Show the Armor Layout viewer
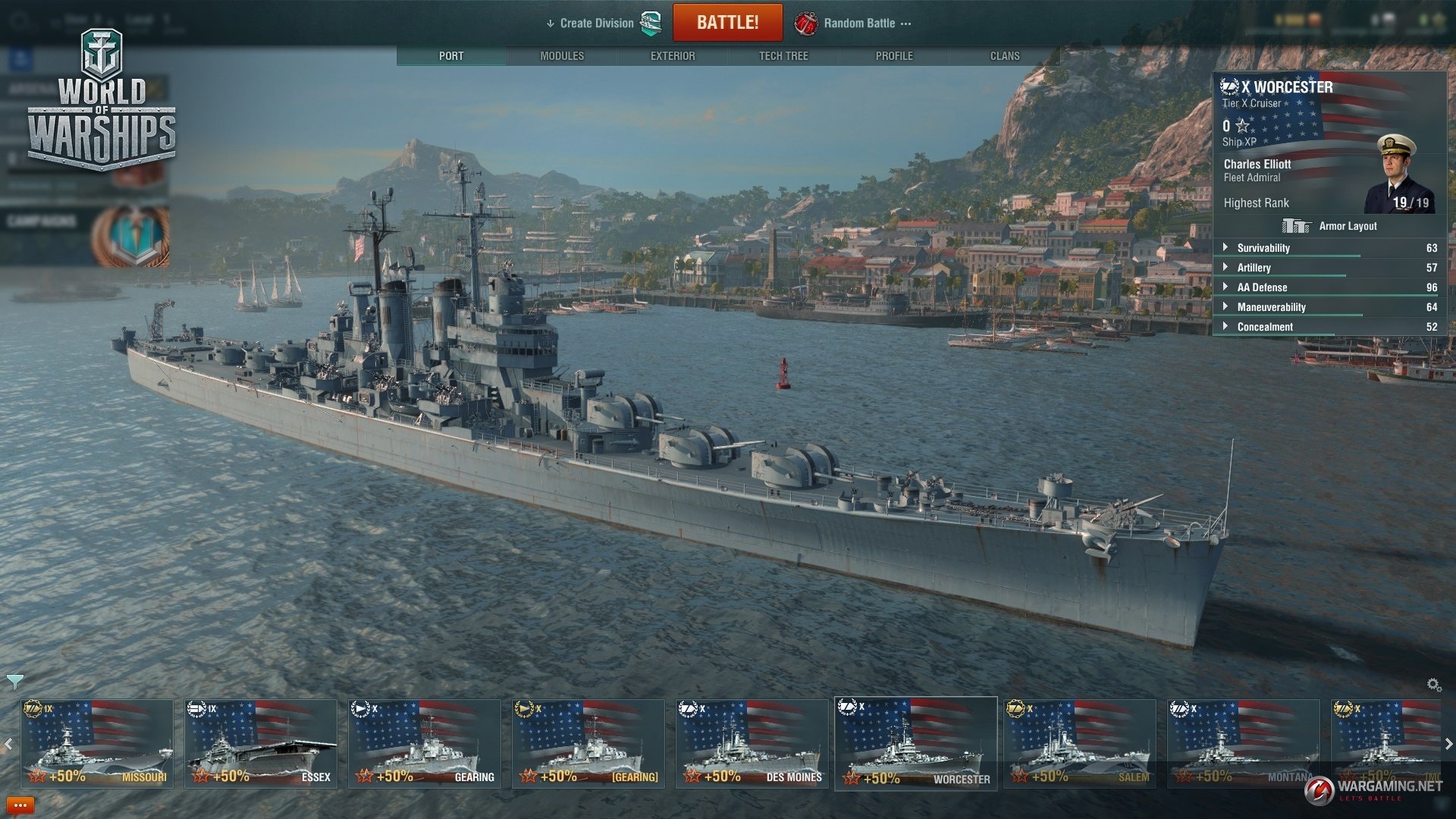The image size is (1456, 819). point(1330,226)
